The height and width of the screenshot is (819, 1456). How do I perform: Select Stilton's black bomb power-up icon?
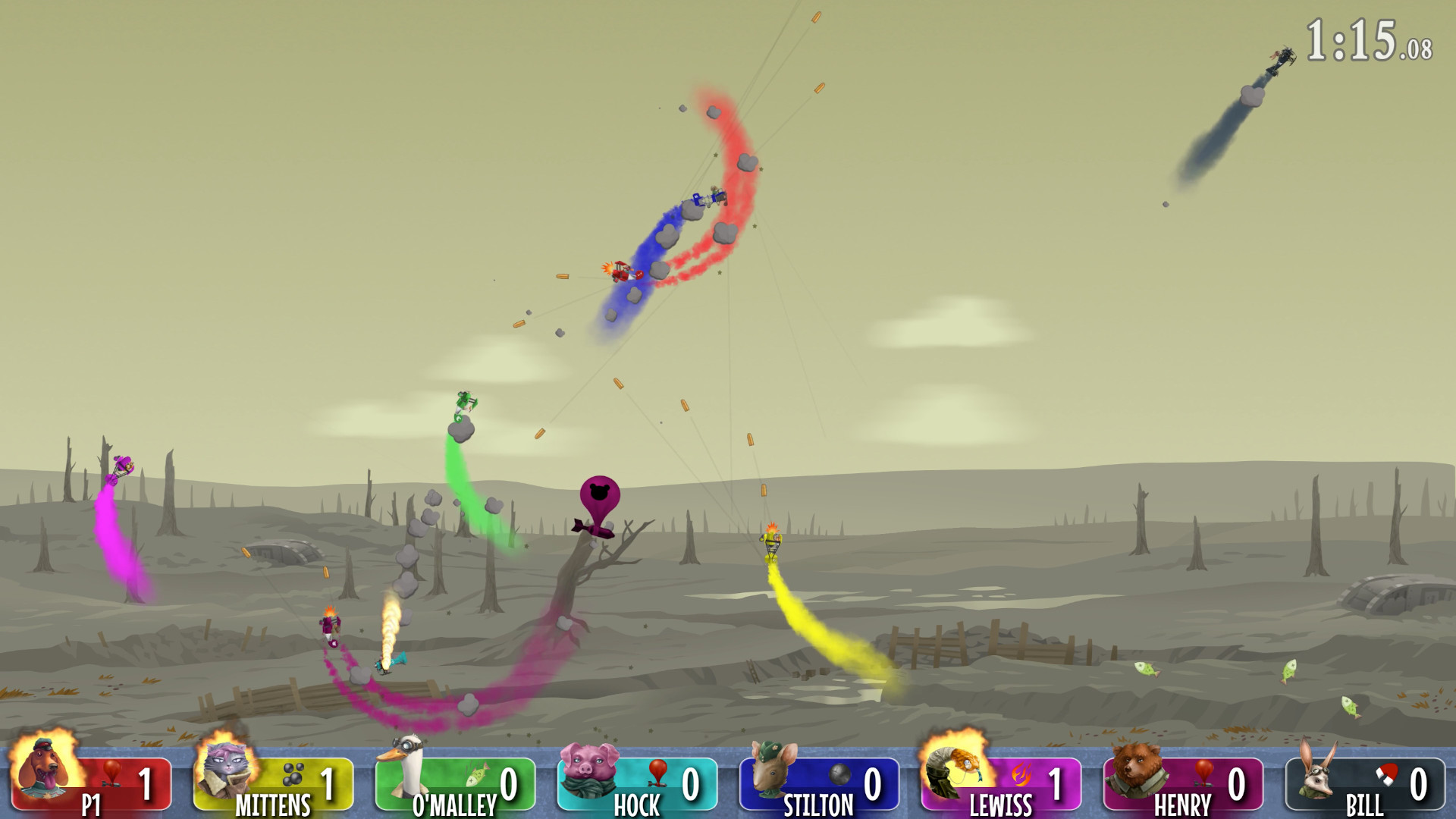(x=839, y=774)
